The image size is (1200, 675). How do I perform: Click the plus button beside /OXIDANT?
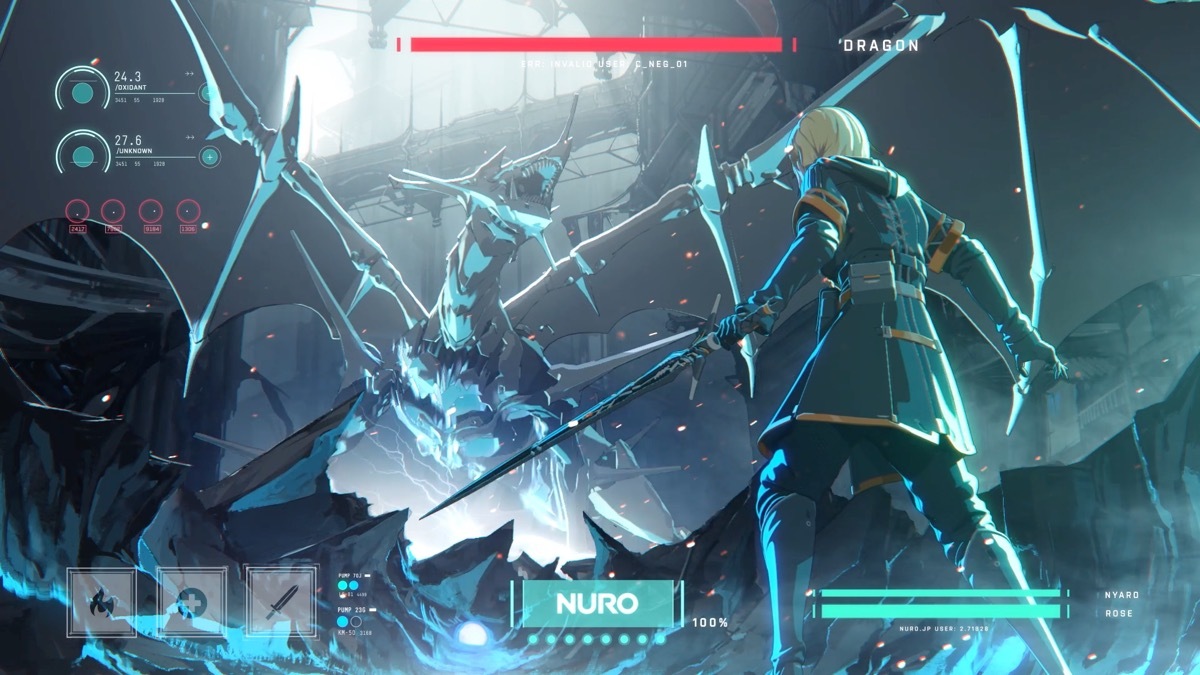point(209,94)
